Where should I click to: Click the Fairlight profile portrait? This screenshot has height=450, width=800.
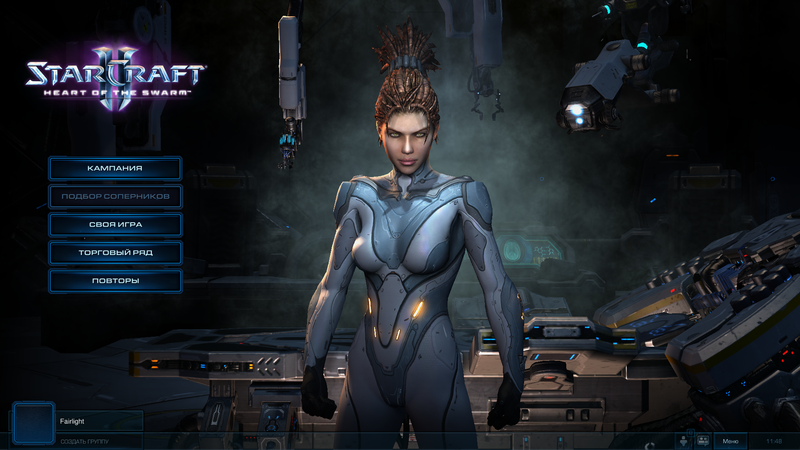[x=33, y=422]
